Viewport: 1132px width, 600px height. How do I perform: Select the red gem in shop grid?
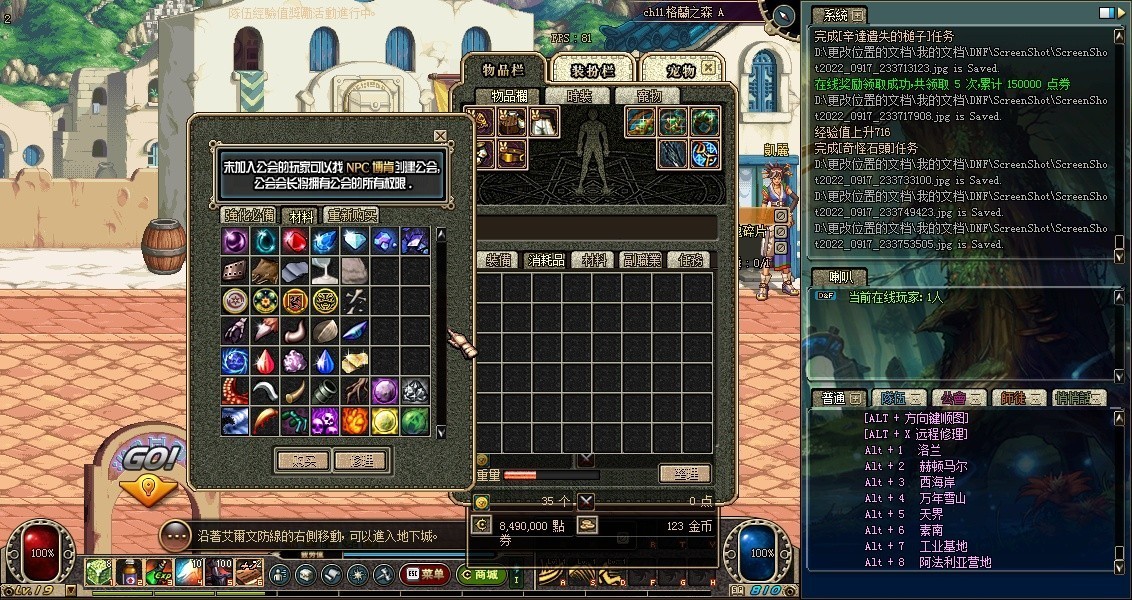[295, 241]
